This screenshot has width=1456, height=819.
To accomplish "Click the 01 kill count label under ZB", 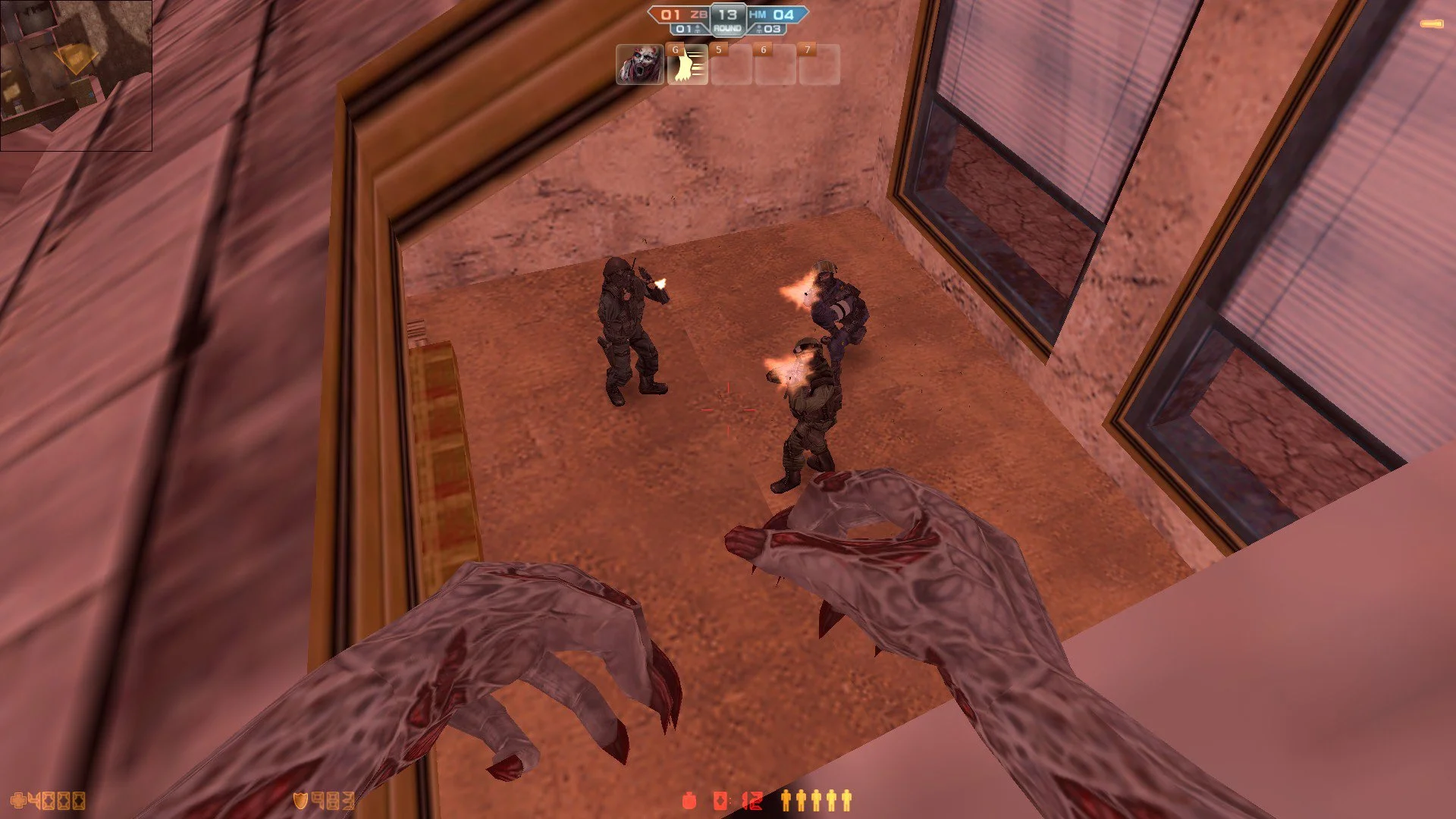I will 683,29.
